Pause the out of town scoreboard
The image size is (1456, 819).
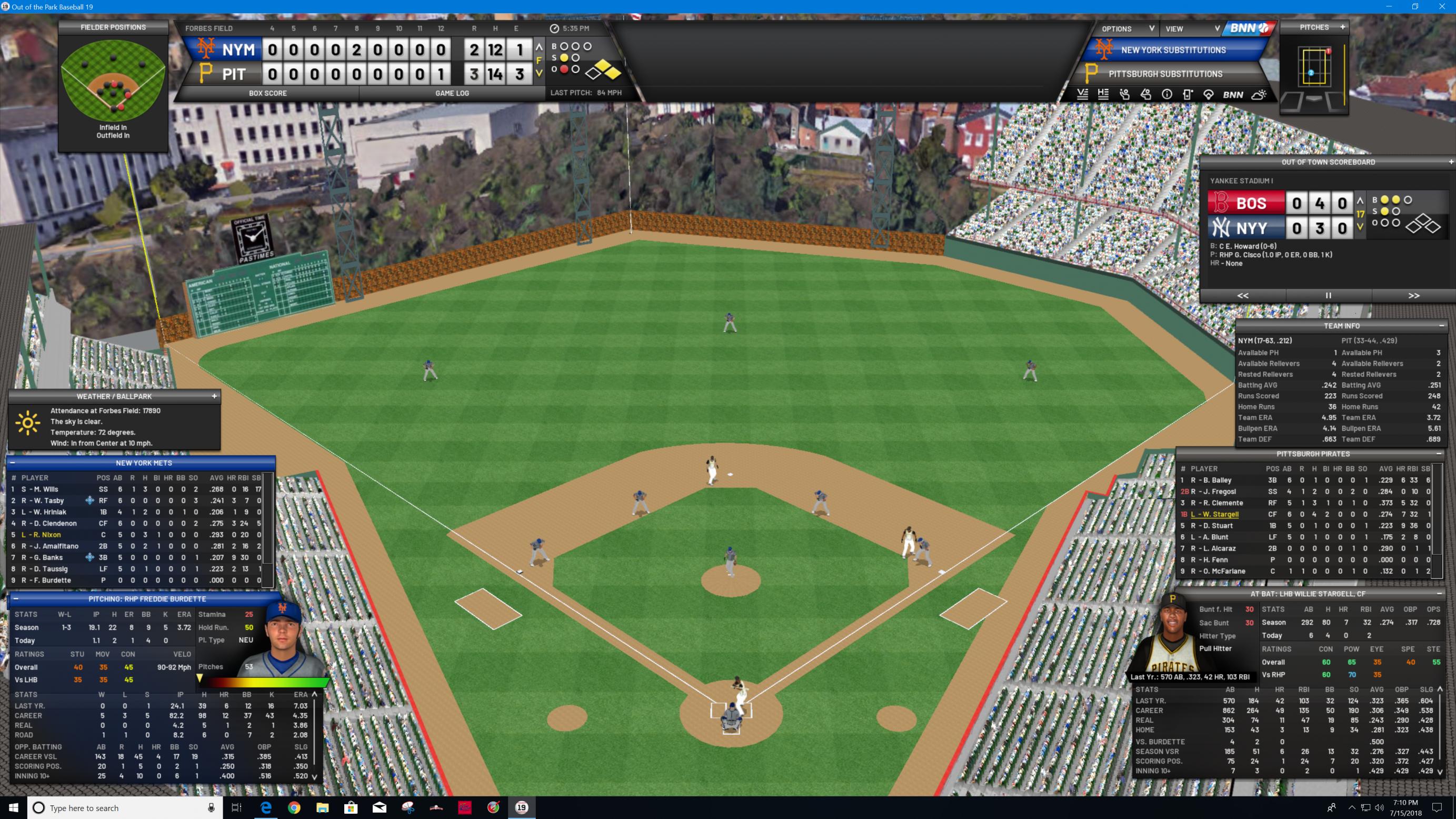tap(1328, 296)
